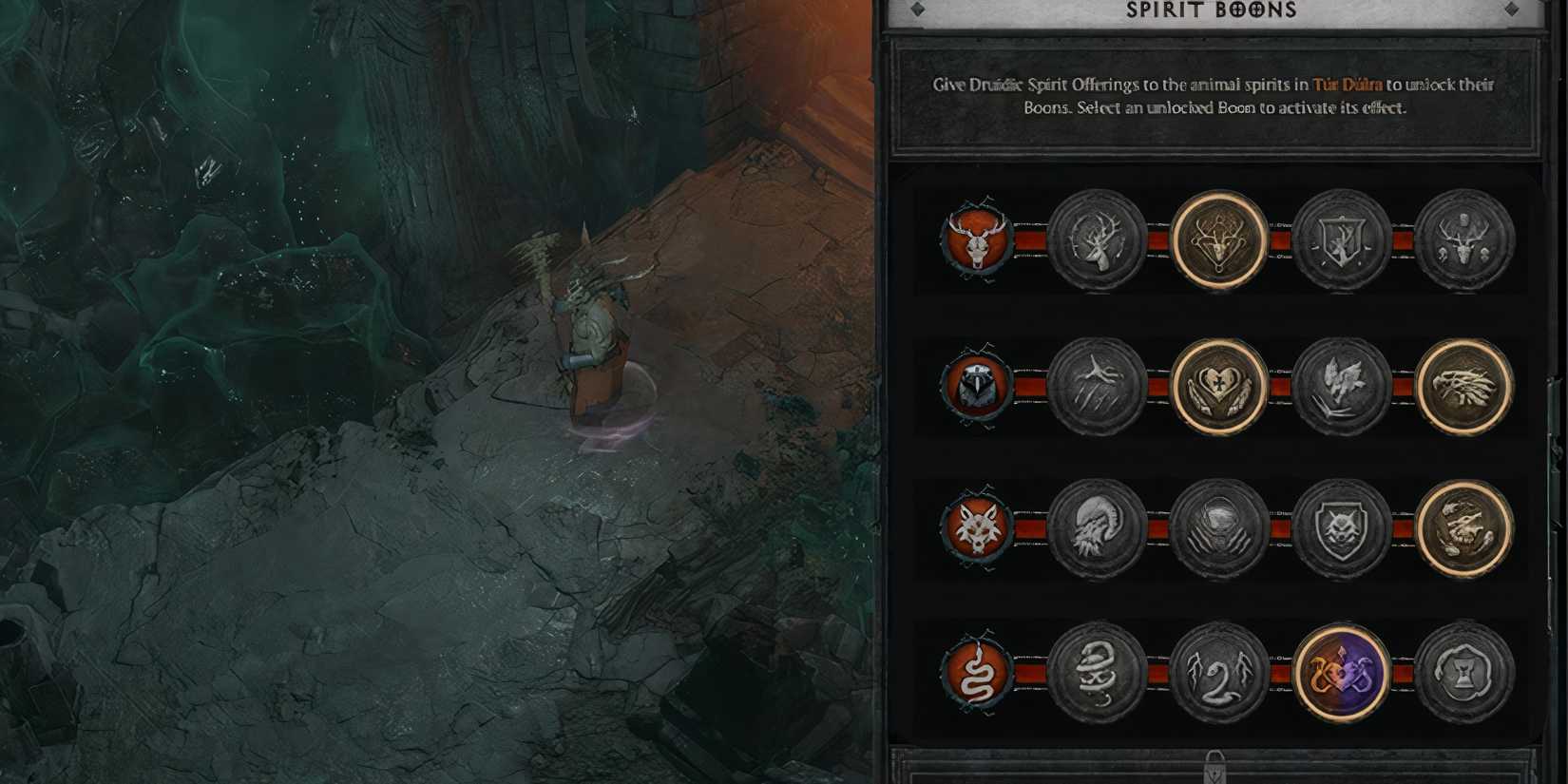1568x784 pixels.
Task: Click the wolf-head shield boon in the Wolf row
Action: (x=1340, y=527)
